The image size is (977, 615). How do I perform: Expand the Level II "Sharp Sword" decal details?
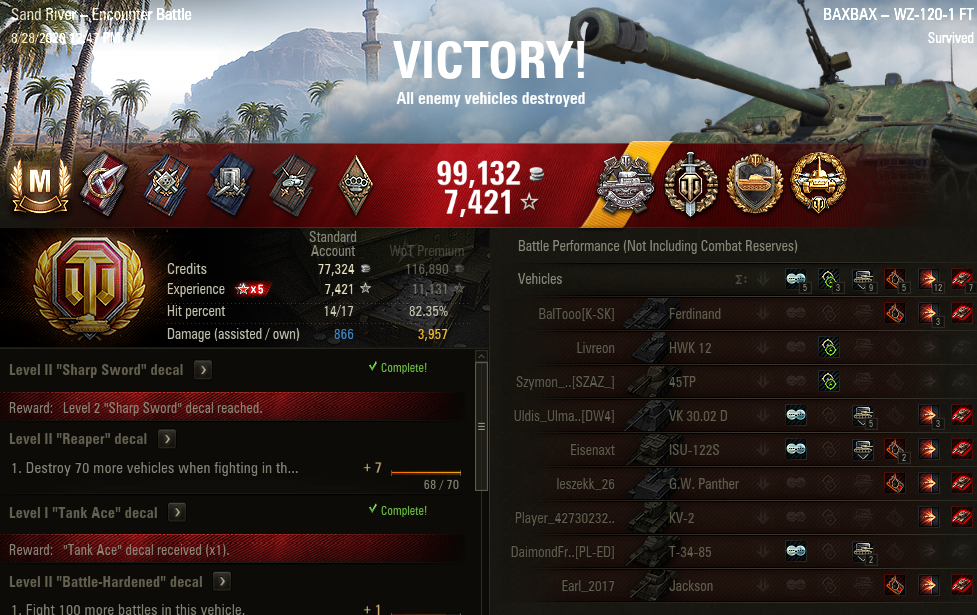(202, 370)
